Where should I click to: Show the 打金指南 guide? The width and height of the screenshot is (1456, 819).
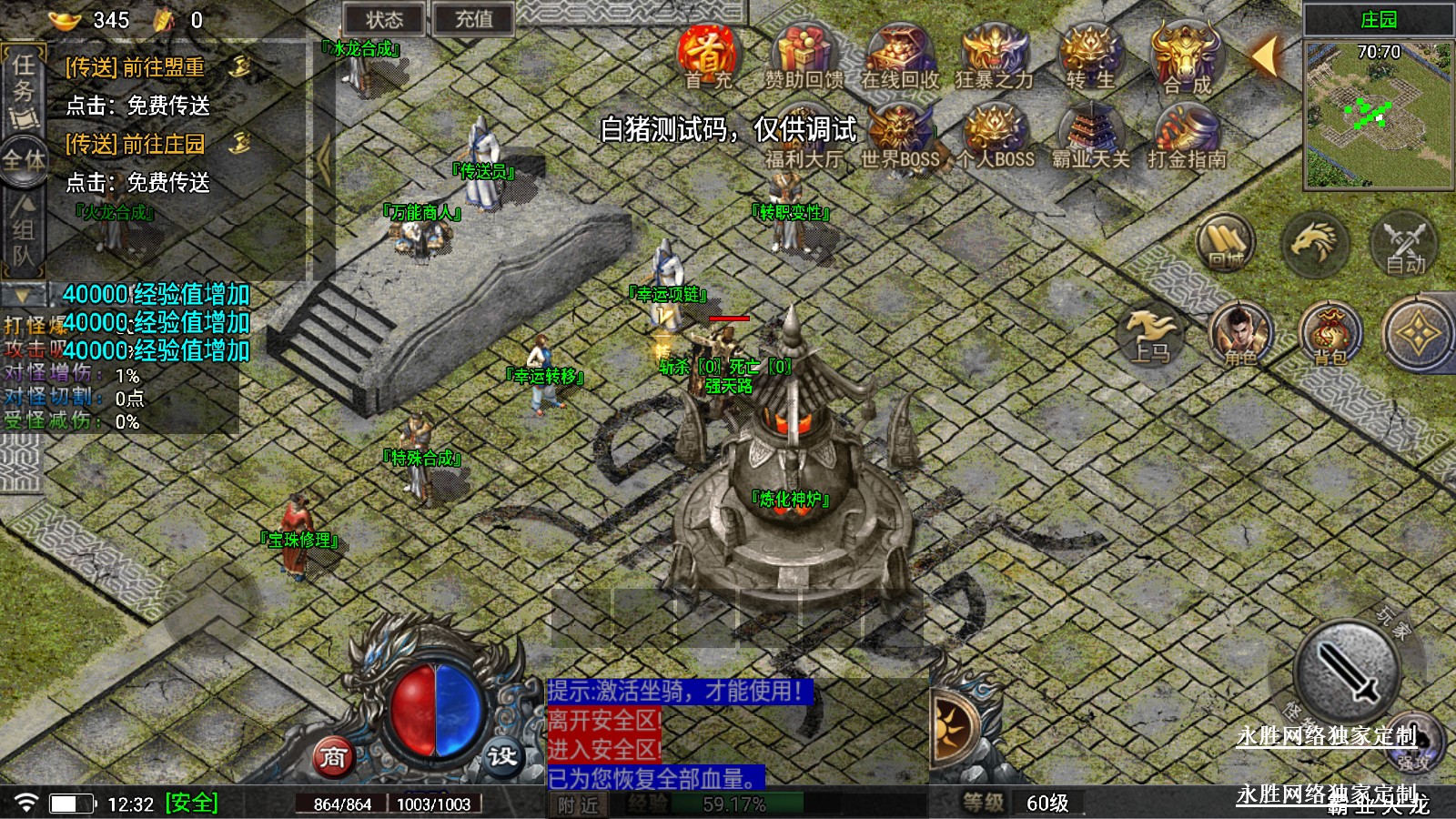pyautogui.click(x=1186, y=136)
